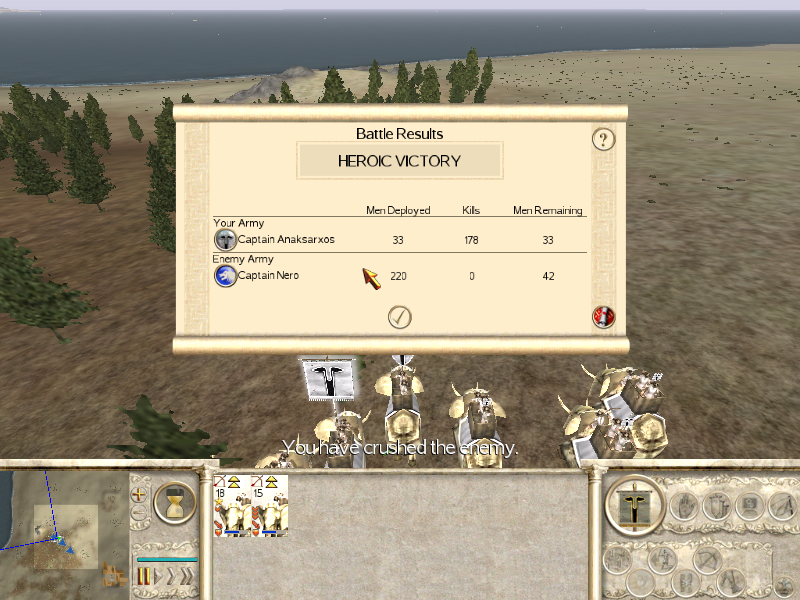Pause the battle with the pause button
The image size is (800, 600).
[144, 575]
